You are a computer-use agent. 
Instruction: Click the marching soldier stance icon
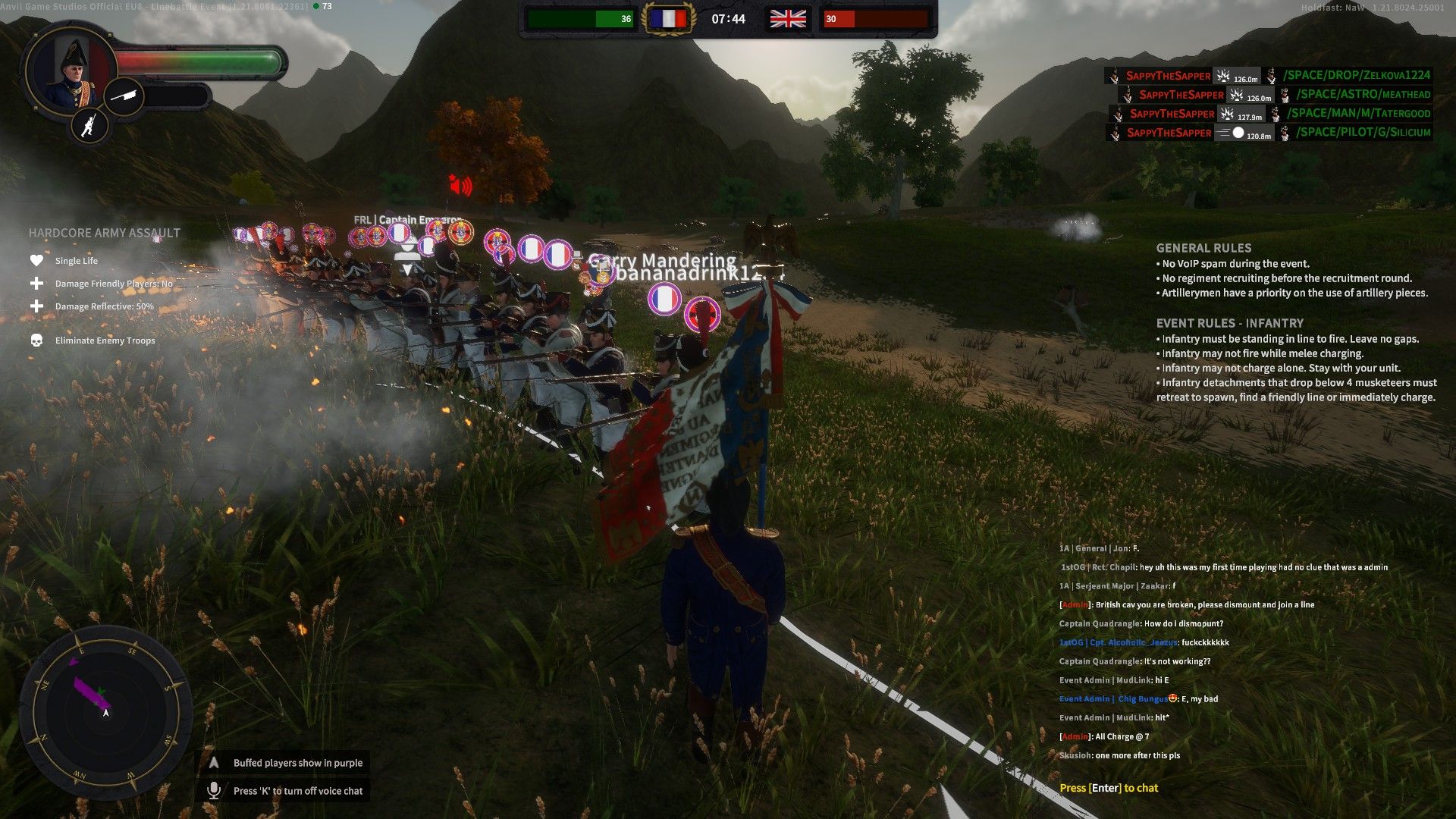89,125
